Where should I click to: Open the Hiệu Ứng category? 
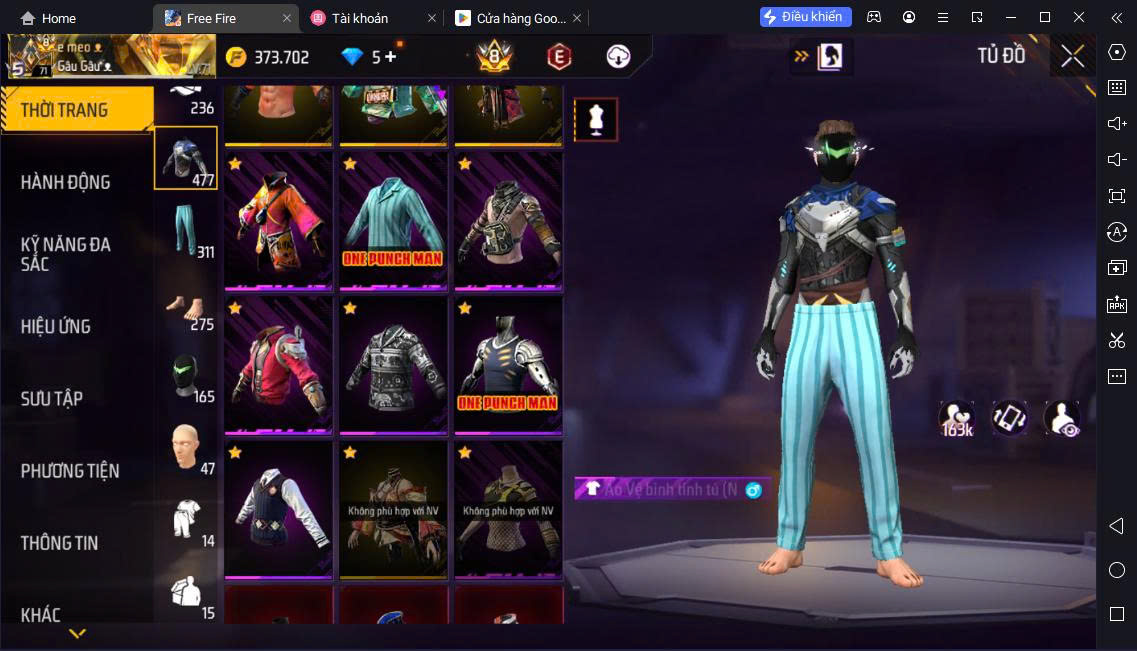click(56, 326)
